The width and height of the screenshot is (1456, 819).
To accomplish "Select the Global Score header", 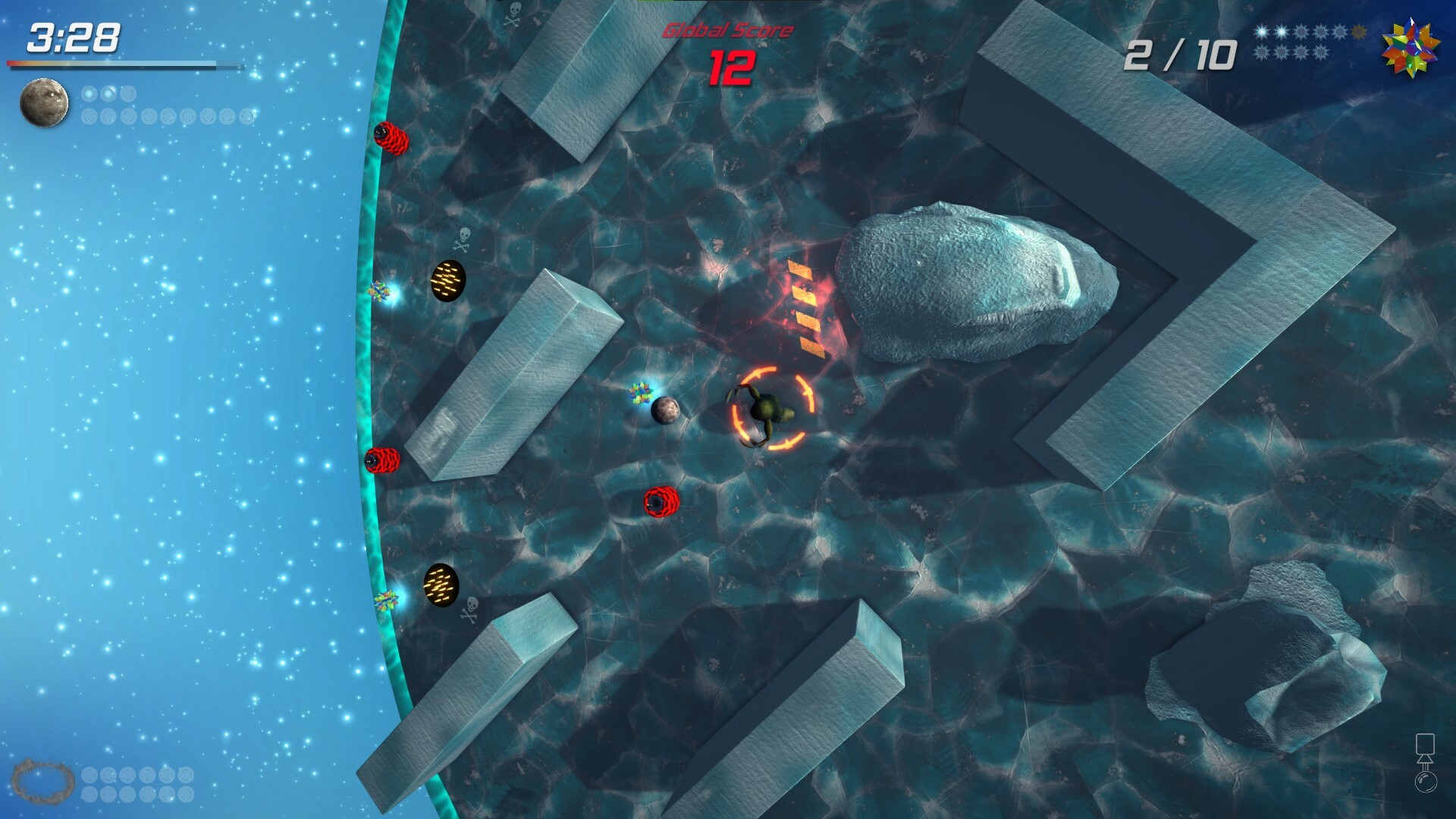I will point(727,30).
